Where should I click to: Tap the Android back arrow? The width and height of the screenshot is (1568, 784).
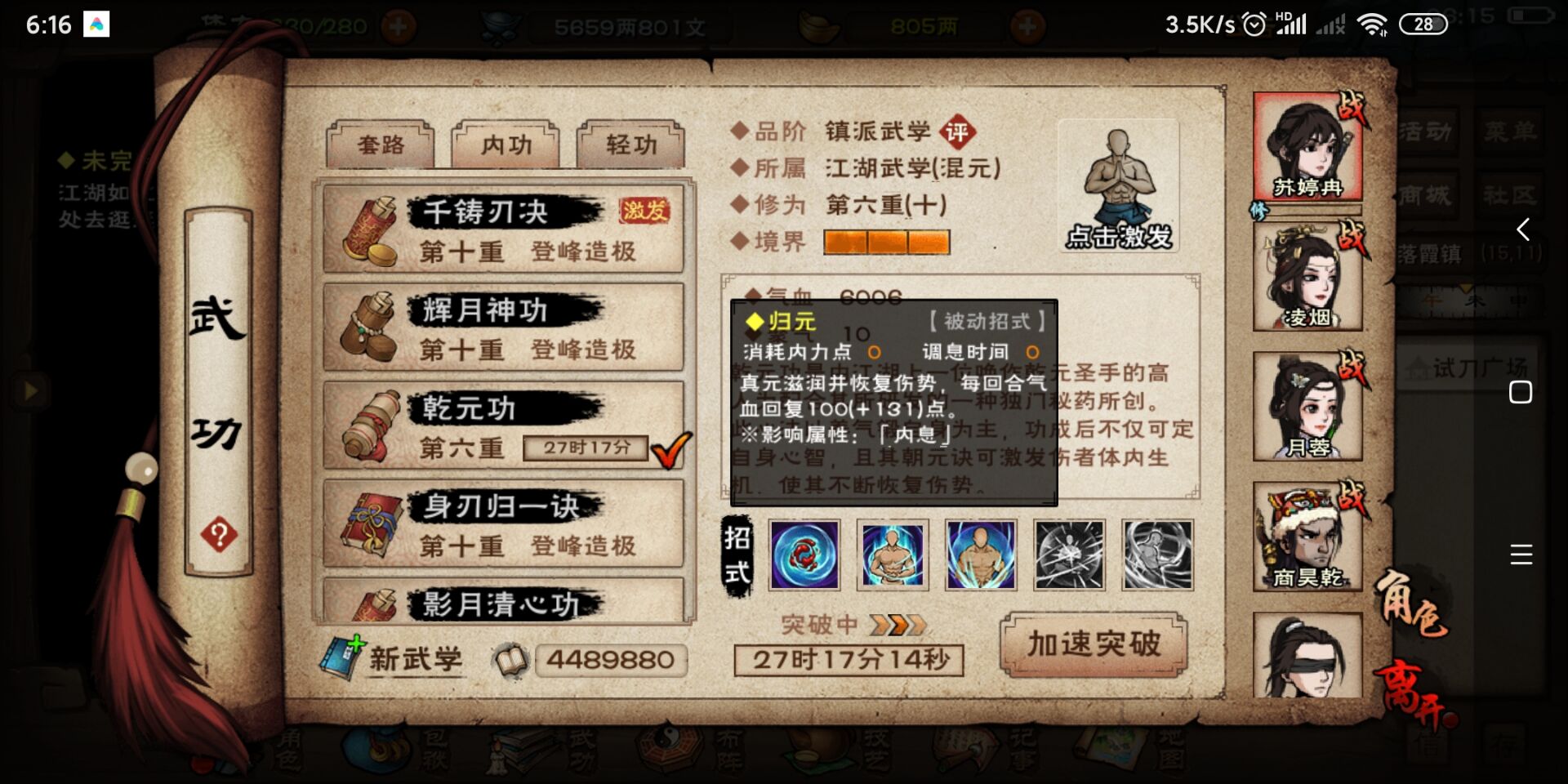tap(1522, 229)
